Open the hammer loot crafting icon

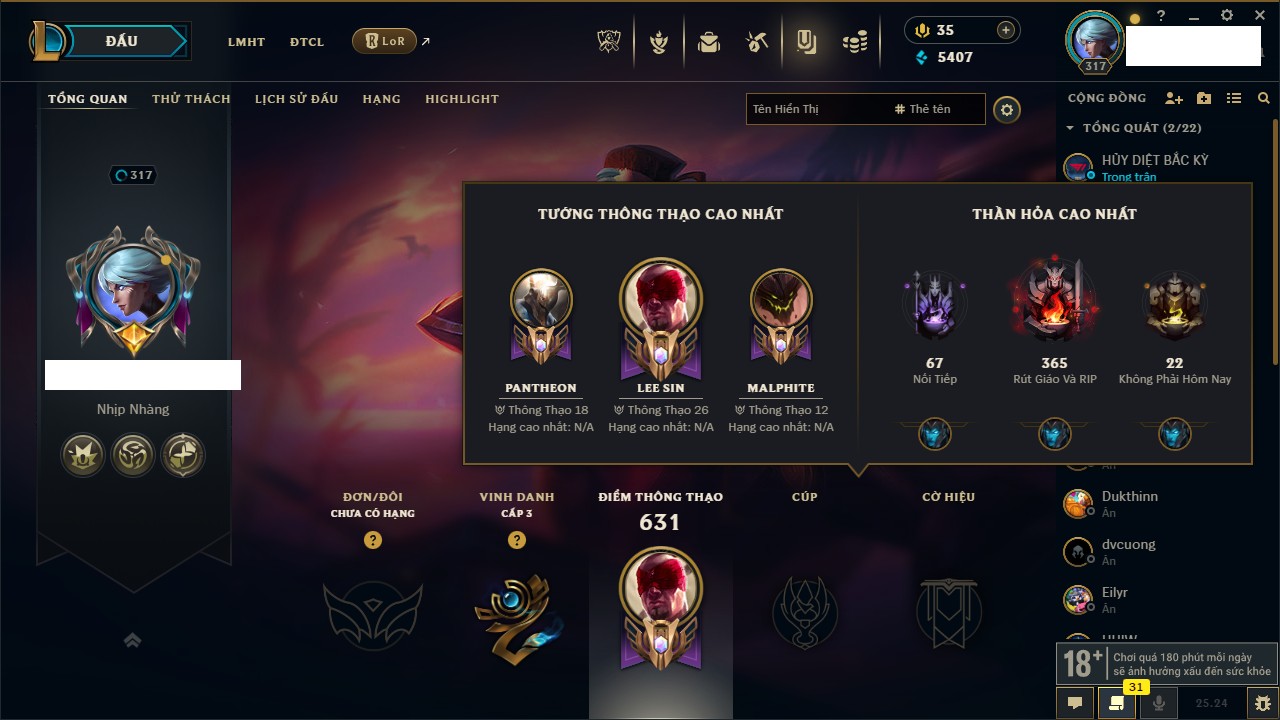(757, 42)
